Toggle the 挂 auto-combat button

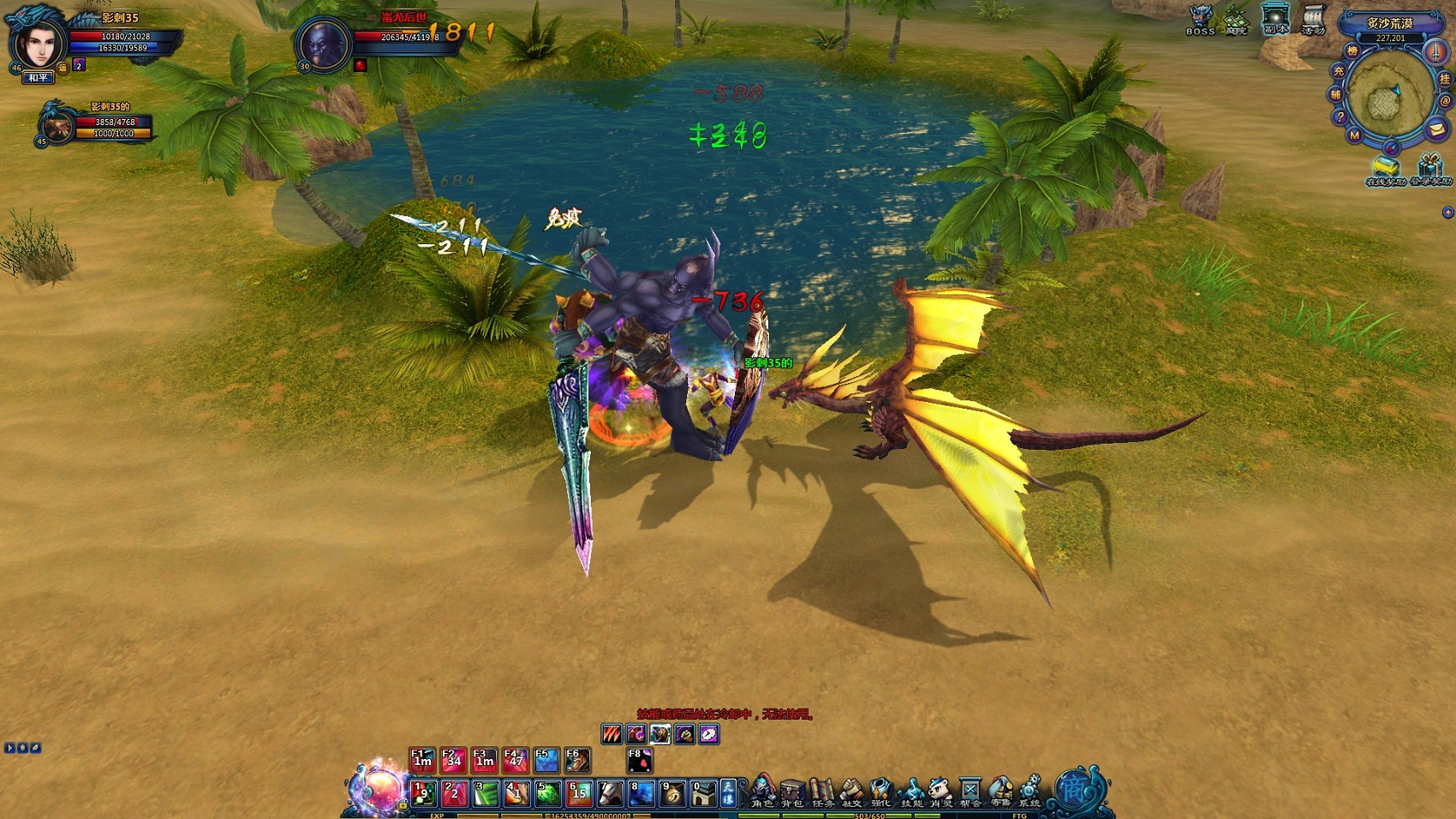[1445, 79]
